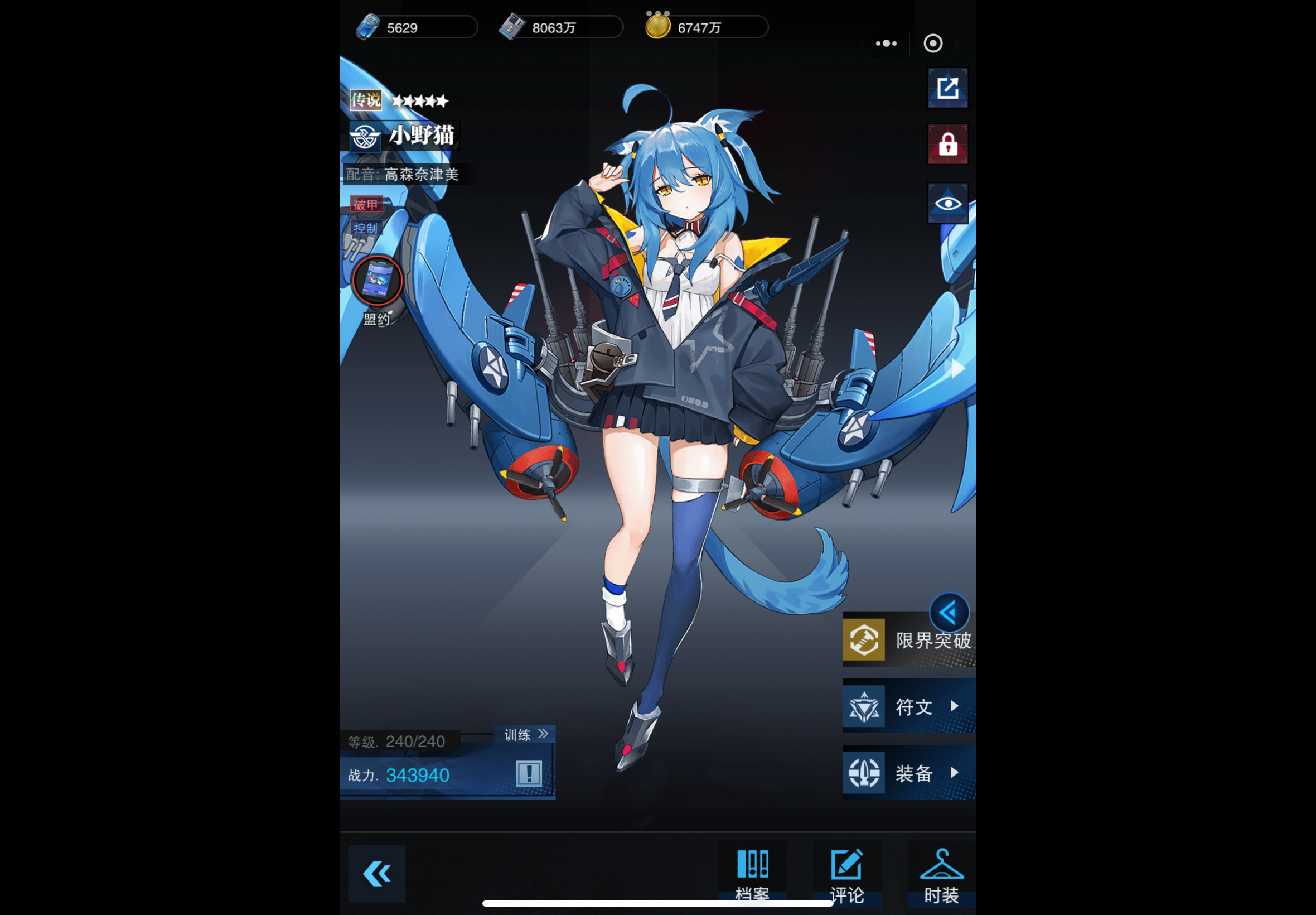Viewport: 1316px width, 915px height.
Task: Click the gold coin 6747万 currency counter
Action: tap(705, 26)
